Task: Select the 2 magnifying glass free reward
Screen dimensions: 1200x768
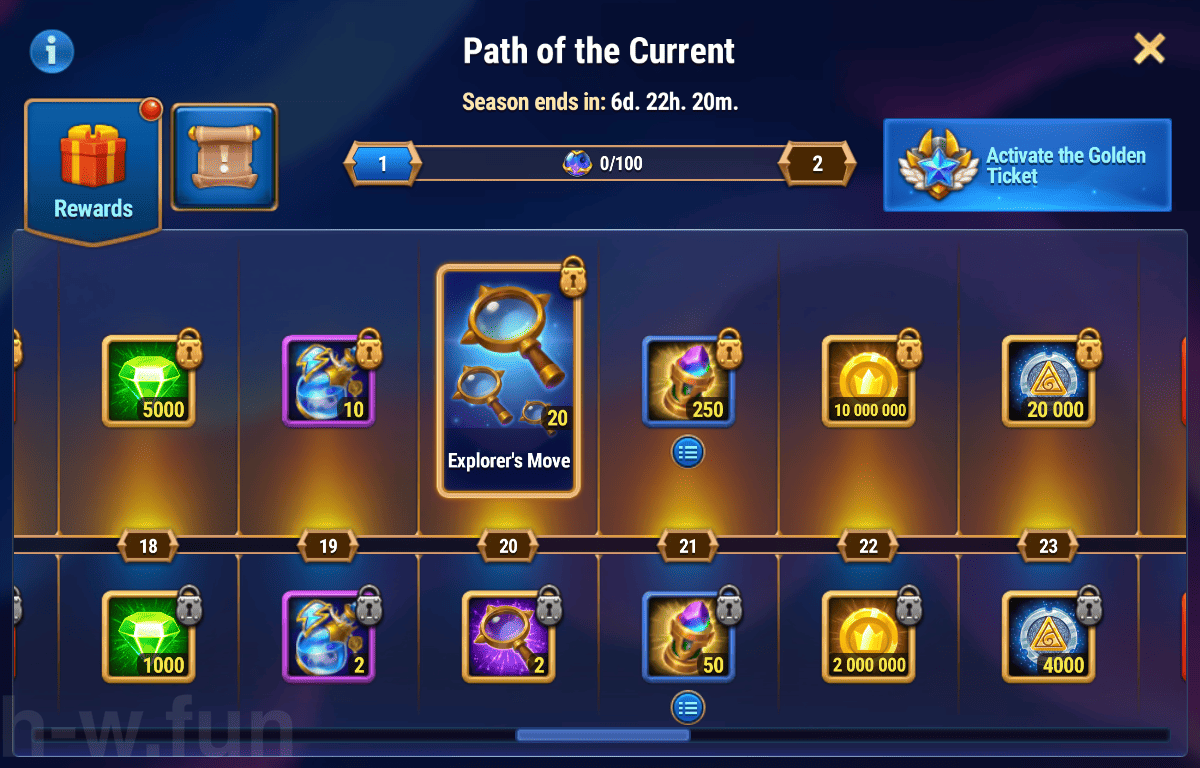Action: (509, 637)
